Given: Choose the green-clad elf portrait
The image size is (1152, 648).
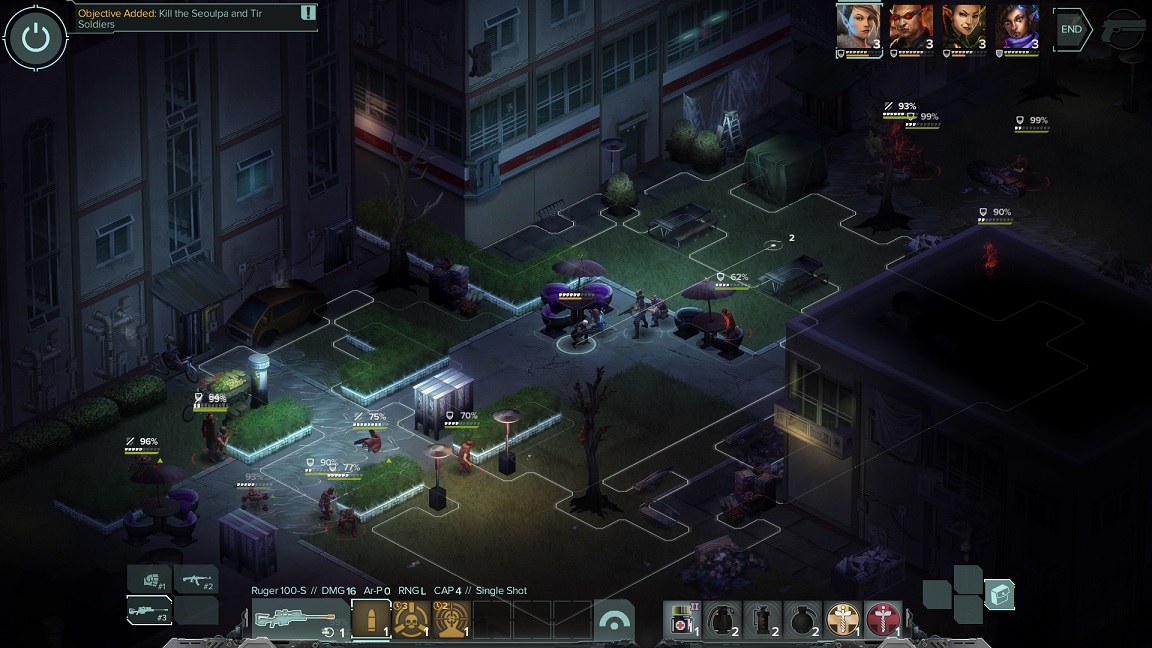Looking at the screenshot, I should (963, 27).
